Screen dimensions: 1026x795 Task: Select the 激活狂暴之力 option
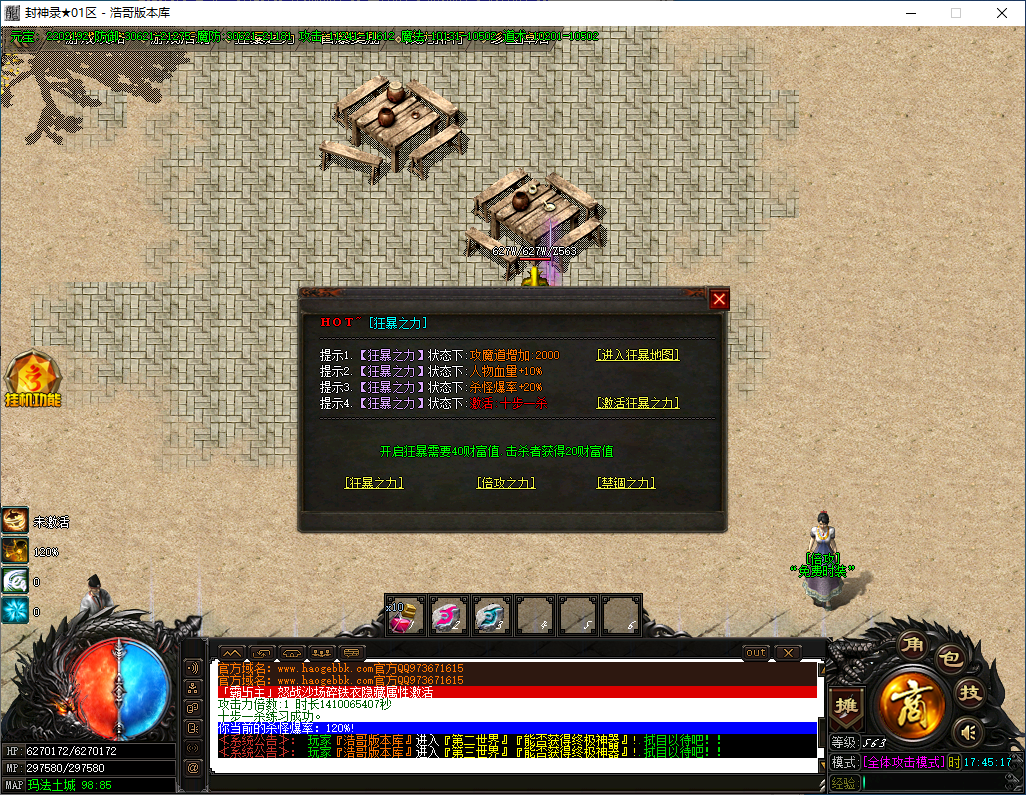[x=637, y=403]
